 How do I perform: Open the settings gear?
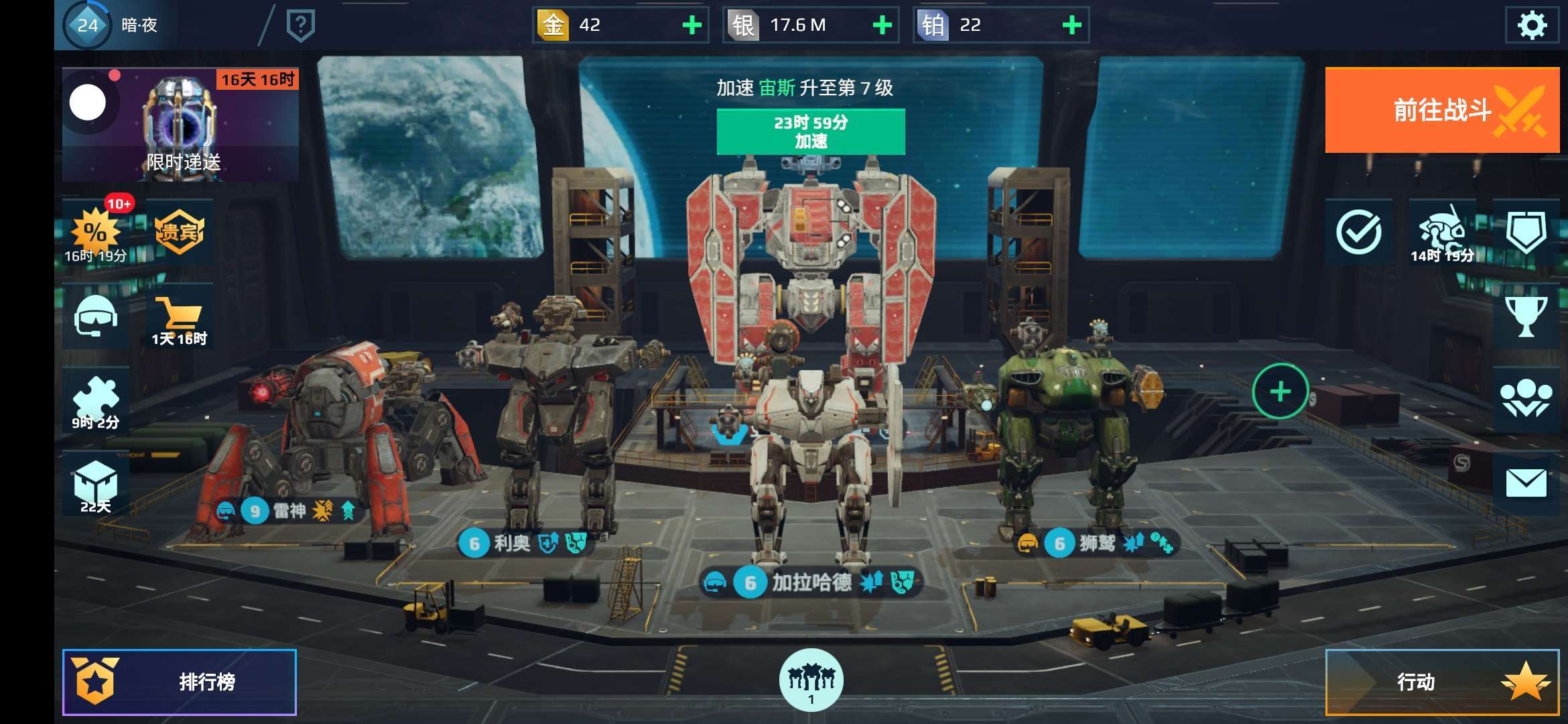1531,25
